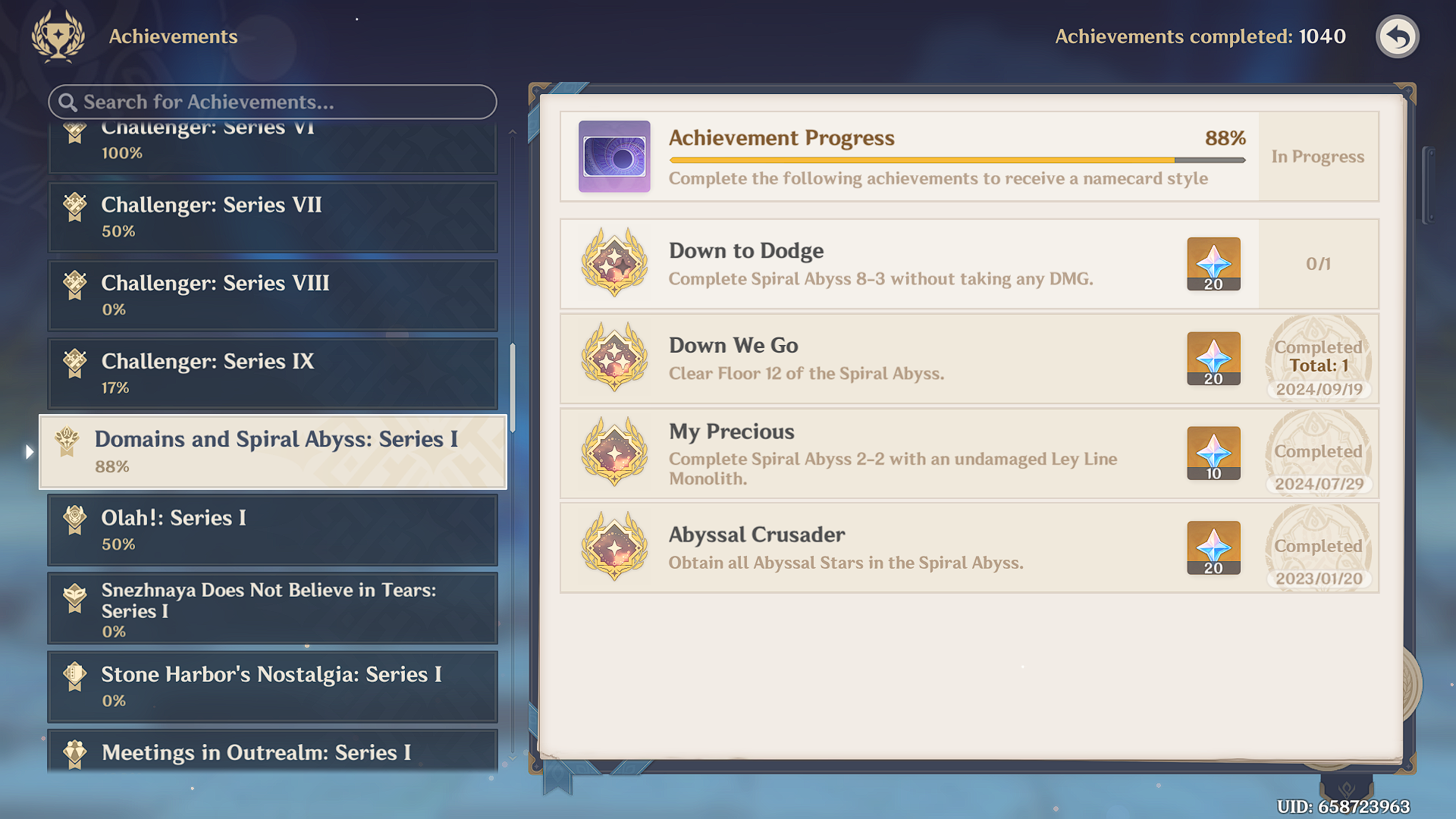Image resolution: width=1456 pixels, height=819 pixels.
Task: Click the Achievement Progress bar
Action: pos(955,159)
